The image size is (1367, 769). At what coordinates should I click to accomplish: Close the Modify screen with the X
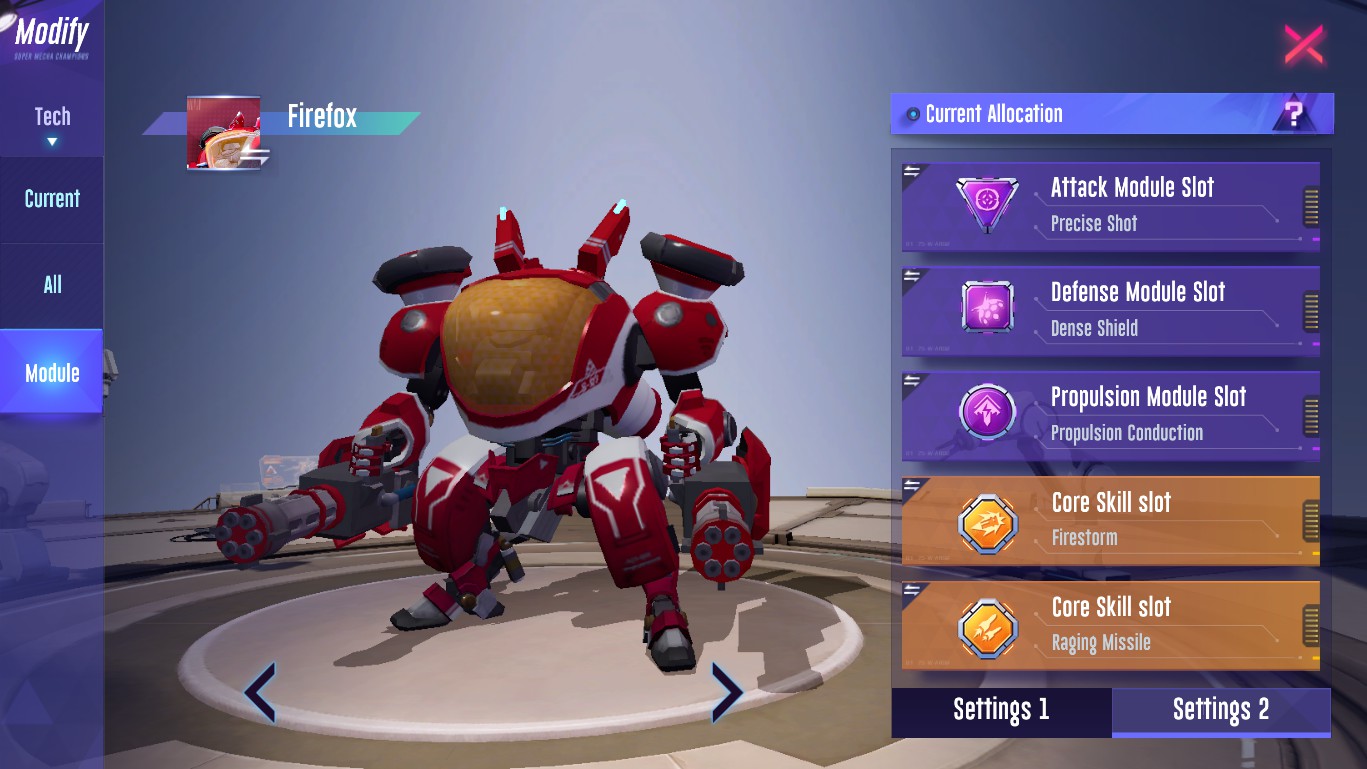tap(1303, 45)
